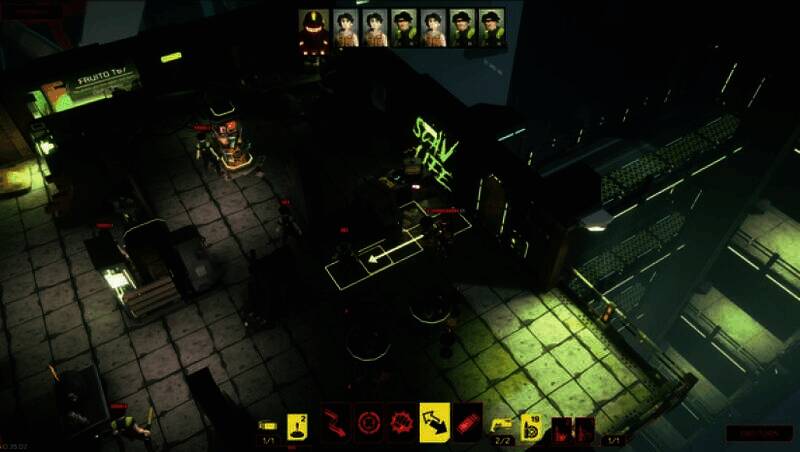Image resolution: width=800 pixels, height=452 pixels.
Task: Click the yellow icon marked with 10
Action: [531, 426]
